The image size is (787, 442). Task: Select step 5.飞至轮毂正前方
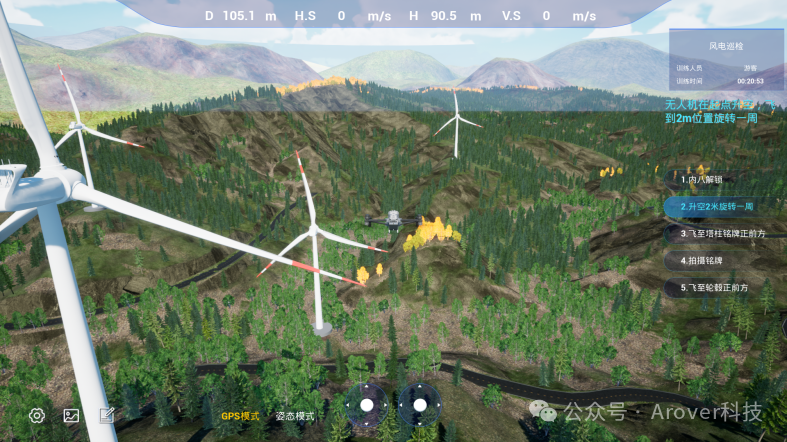coord(715,287)
